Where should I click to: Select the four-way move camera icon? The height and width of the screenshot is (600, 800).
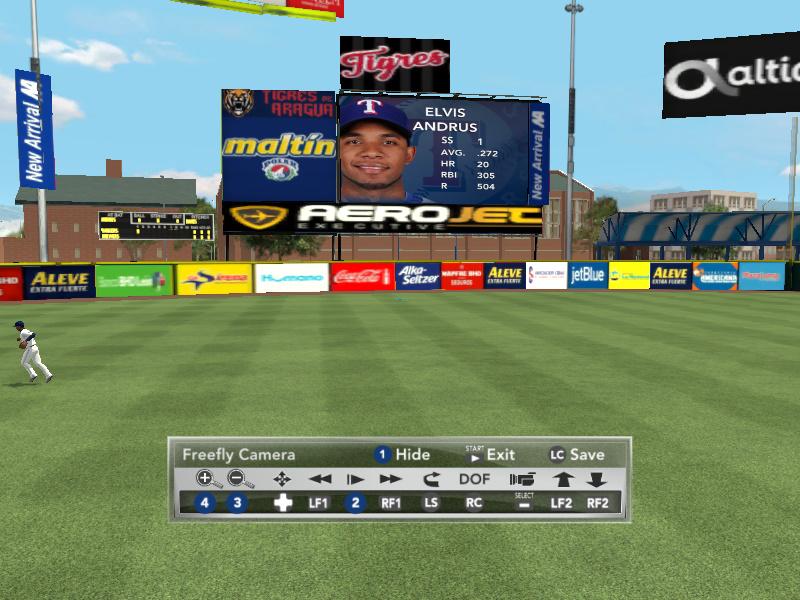pos(282,479)
